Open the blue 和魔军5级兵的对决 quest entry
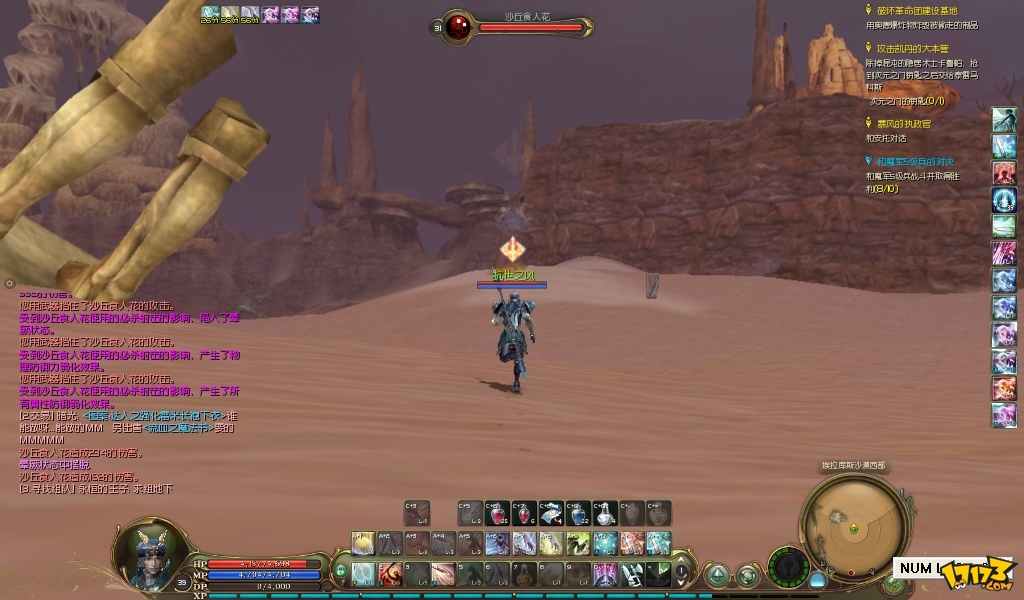This screenshot has width=1024, height=600. click(914, 161)
